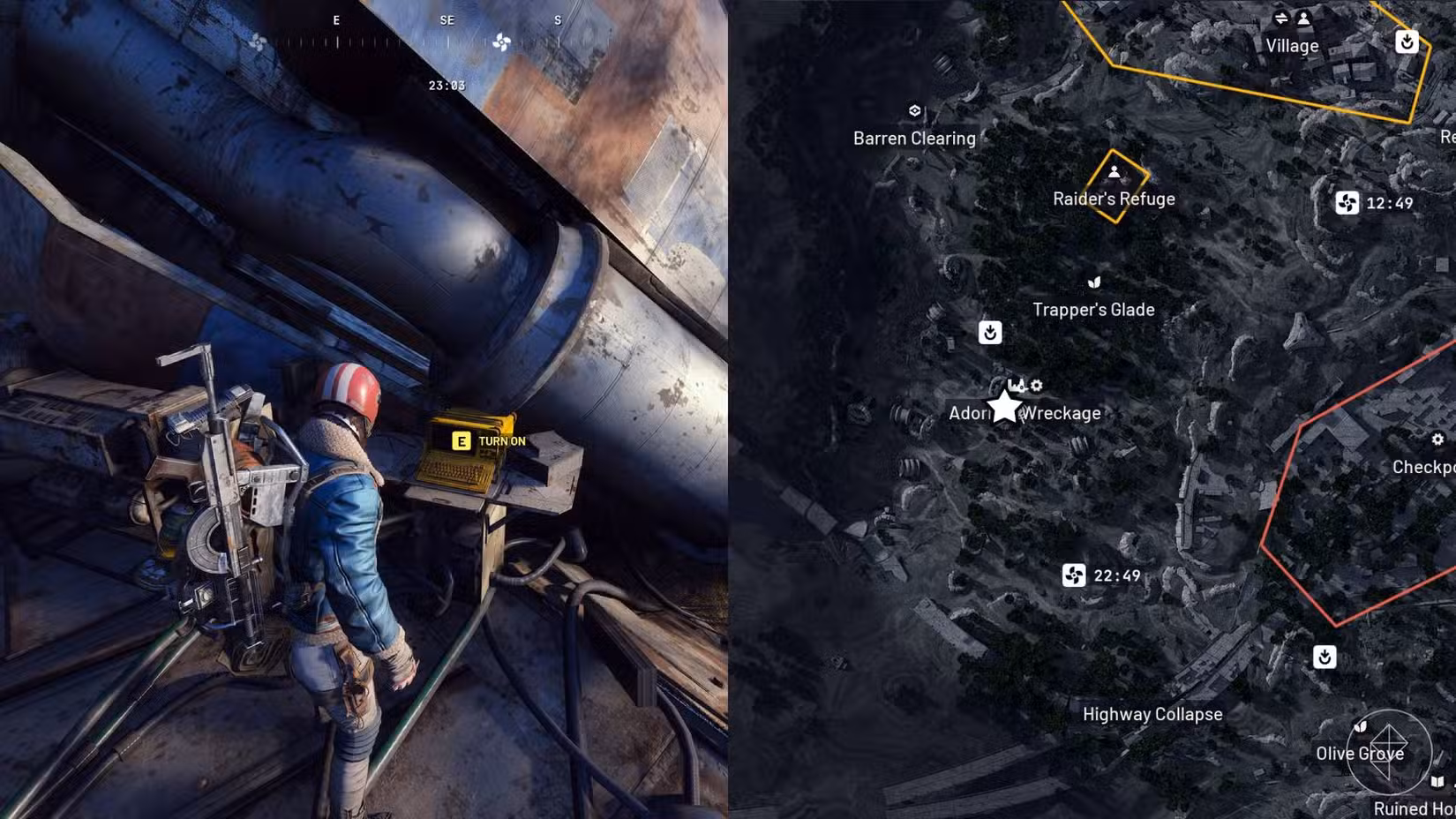This screenshot has width=1456, height=819.
Task: Select the survivor icon beside Village
Action: coord(1303,17)
